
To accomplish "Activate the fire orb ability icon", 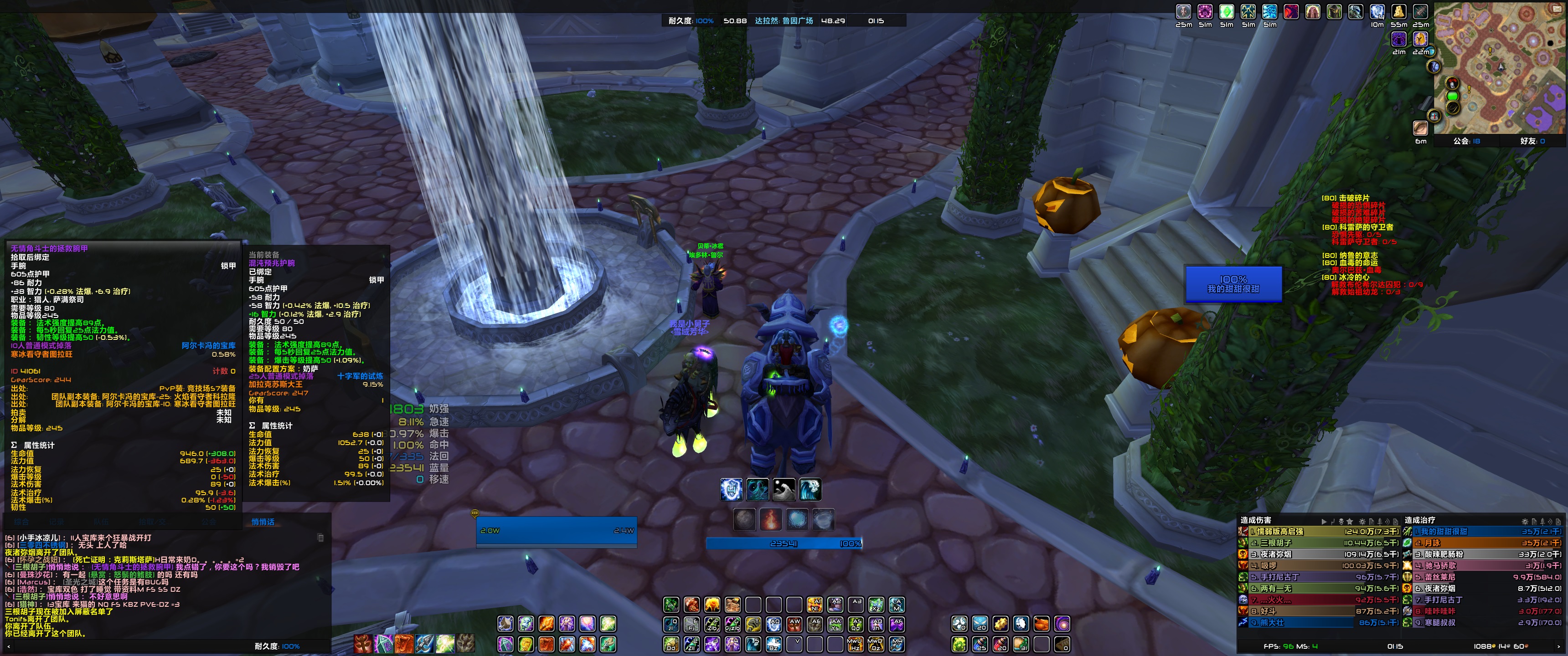I will [x=771, y=520].
